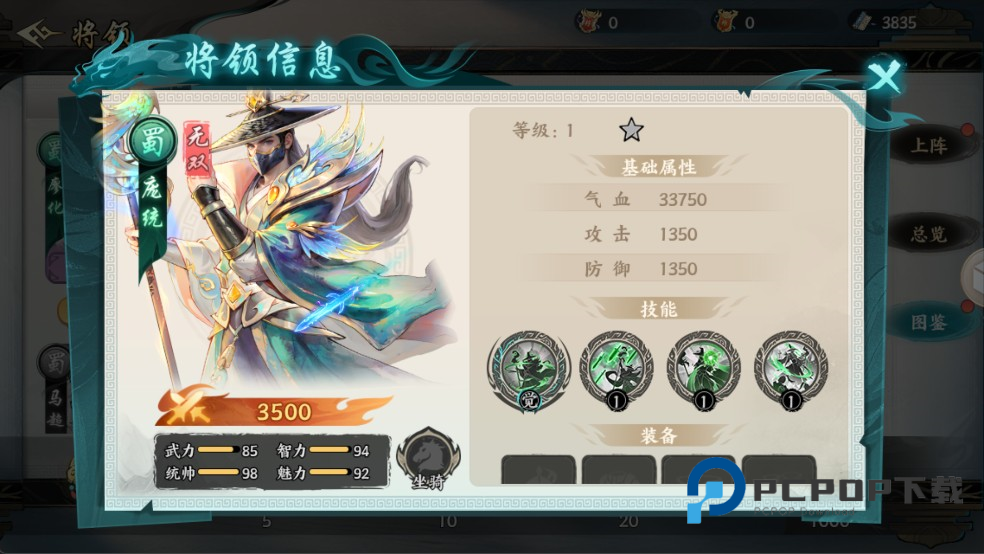Open the 总览 overview tab
This screenshot has height=554, width=984.
928,235
